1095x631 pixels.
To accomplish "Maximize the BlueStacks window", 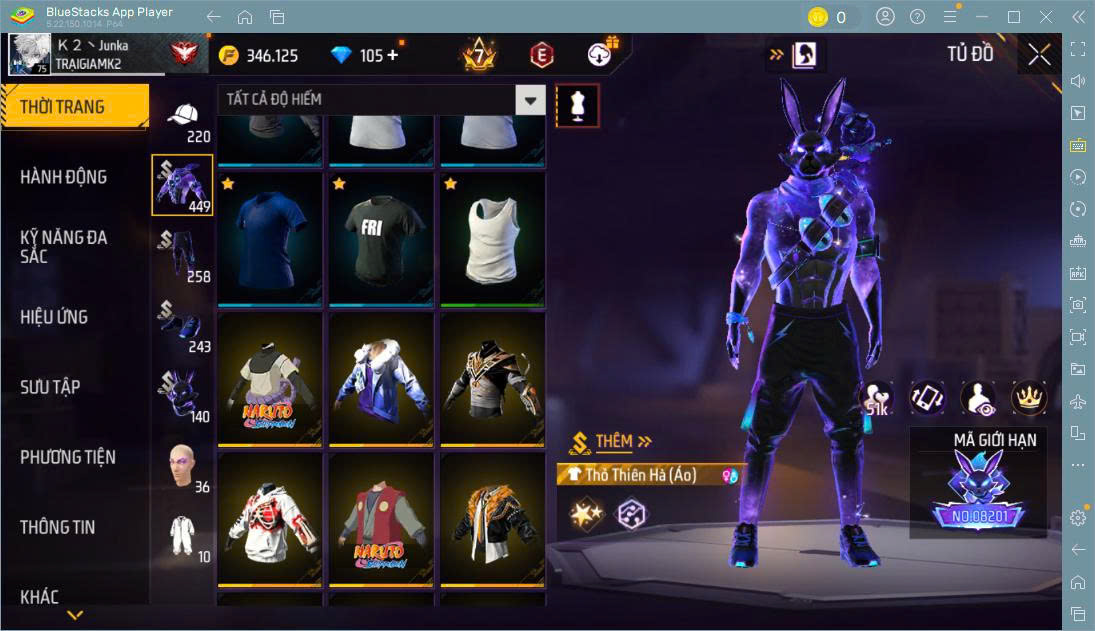I will 1014,17.
